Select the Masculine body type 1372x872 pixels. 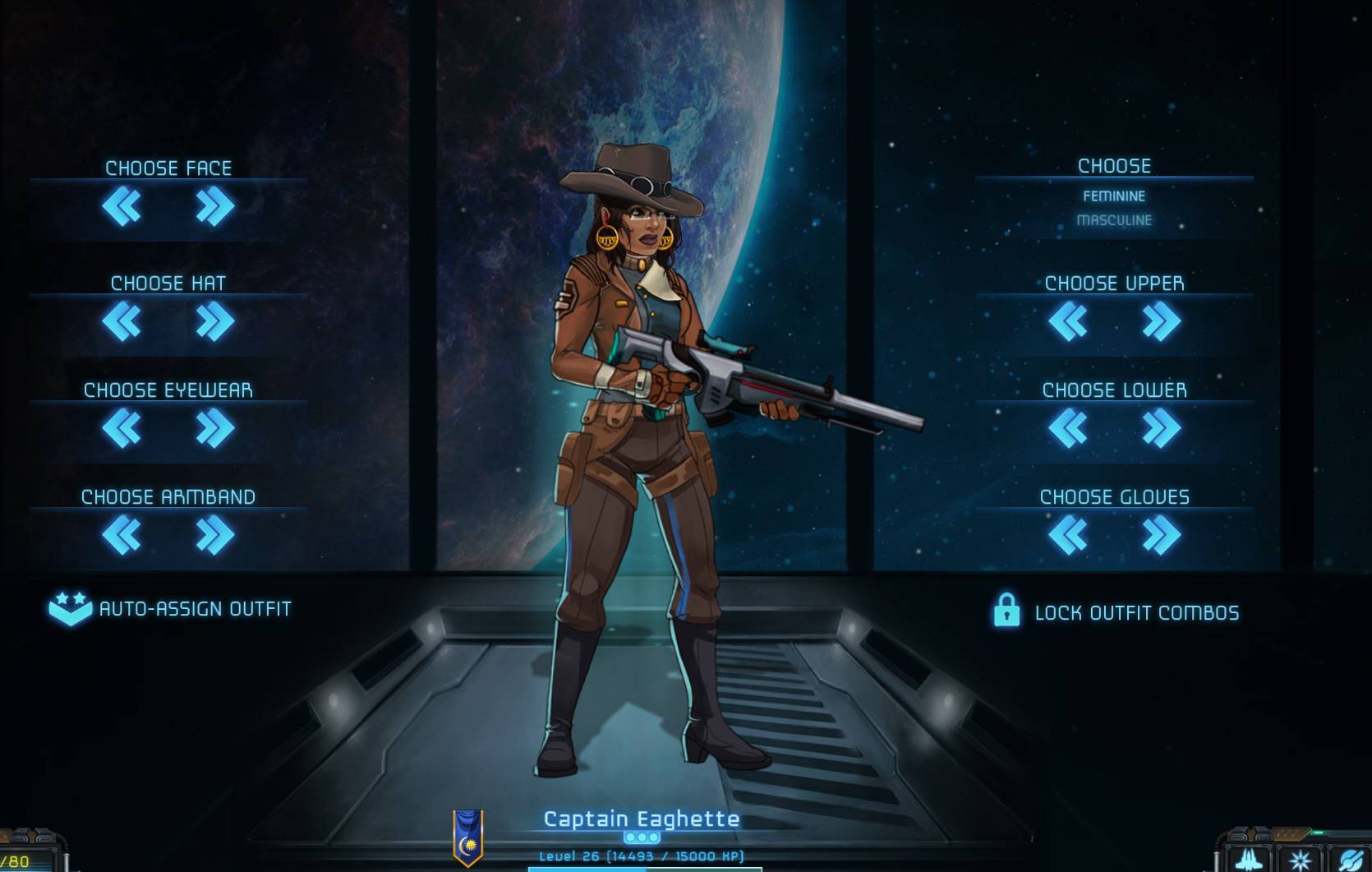click(1114, 220)
